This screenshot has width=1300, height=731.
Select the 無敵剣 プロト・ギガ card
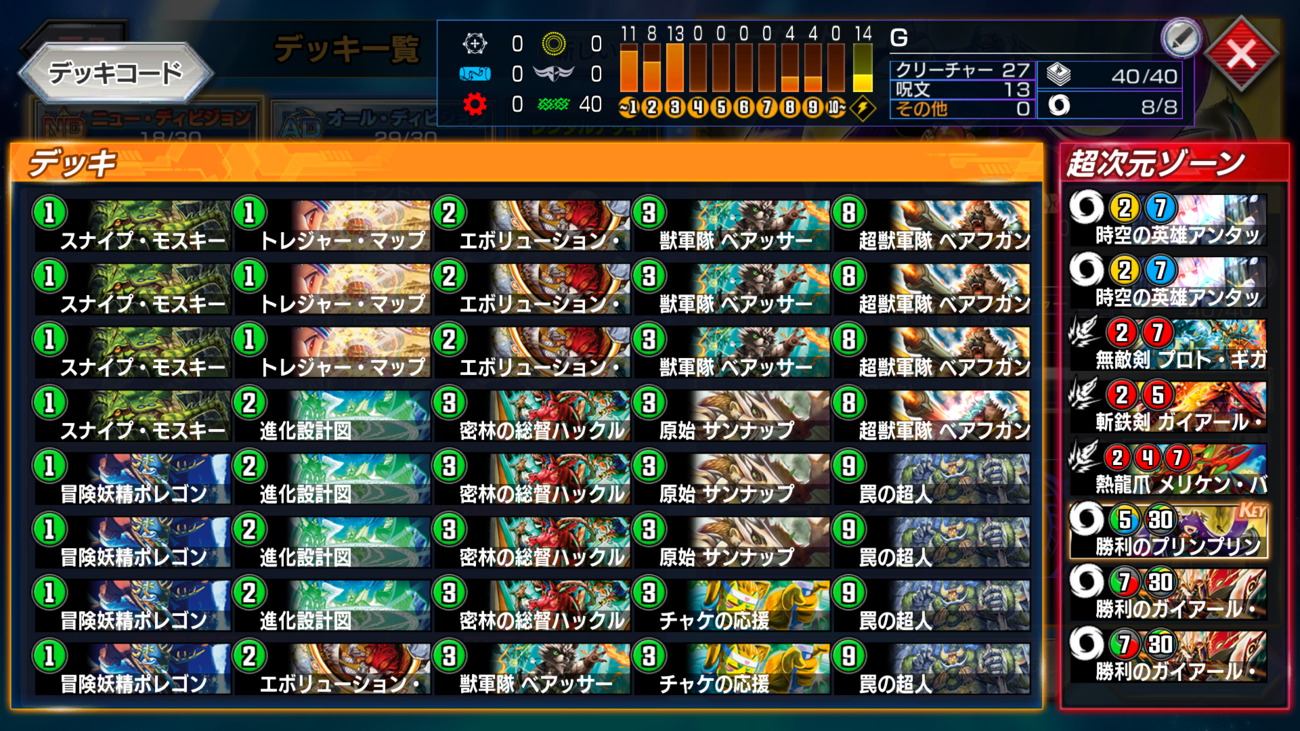coord(1168,345)
